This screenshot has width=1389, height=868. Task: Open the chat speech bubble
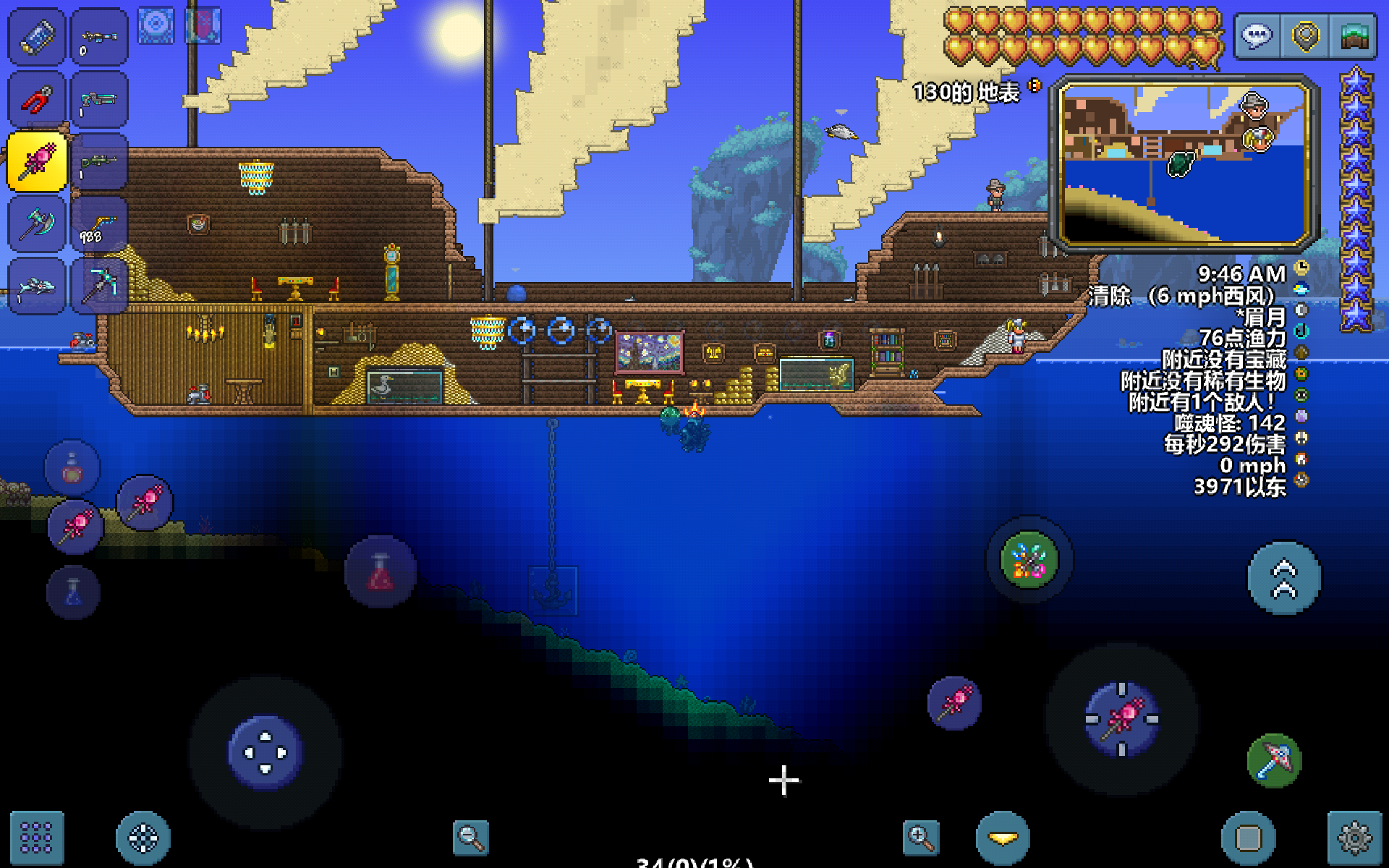(x=1257, y=36)
